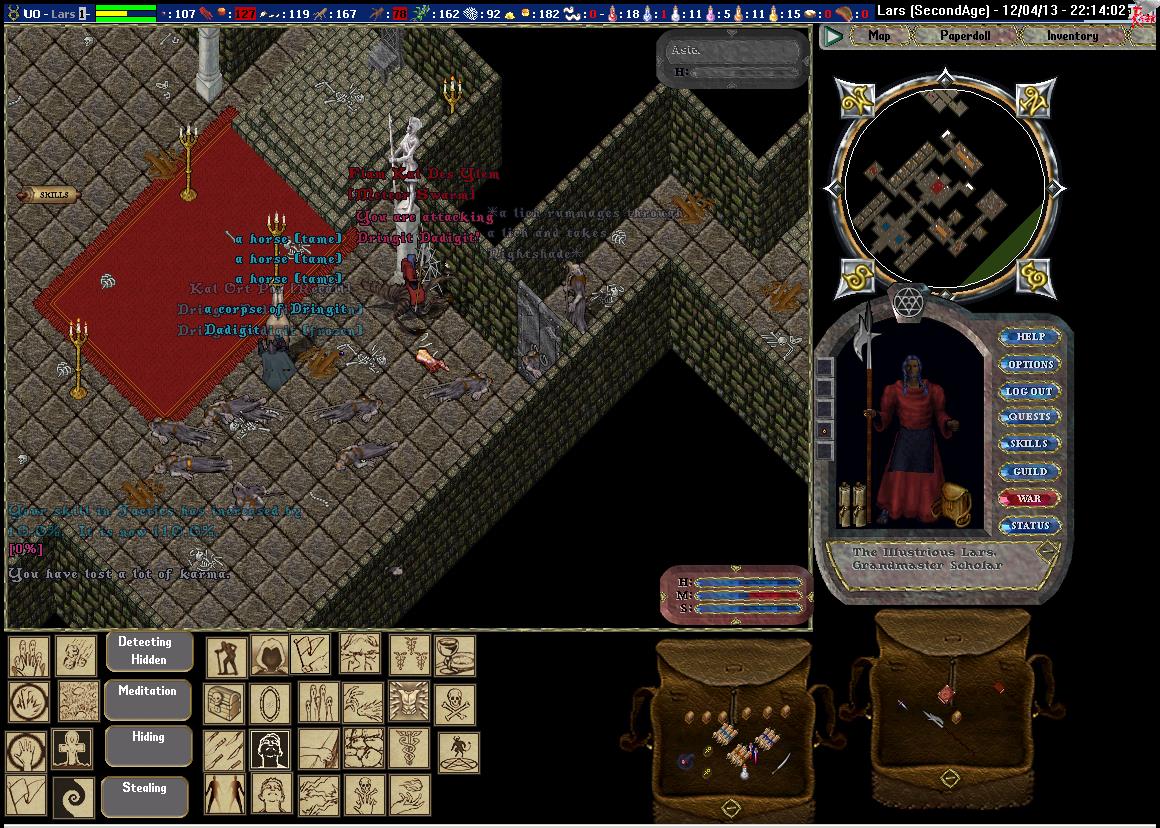Image resolution: width=1160 pixels, height=828 pixels.
Task: Open the Options from paperdoll
Action: 1030,364
